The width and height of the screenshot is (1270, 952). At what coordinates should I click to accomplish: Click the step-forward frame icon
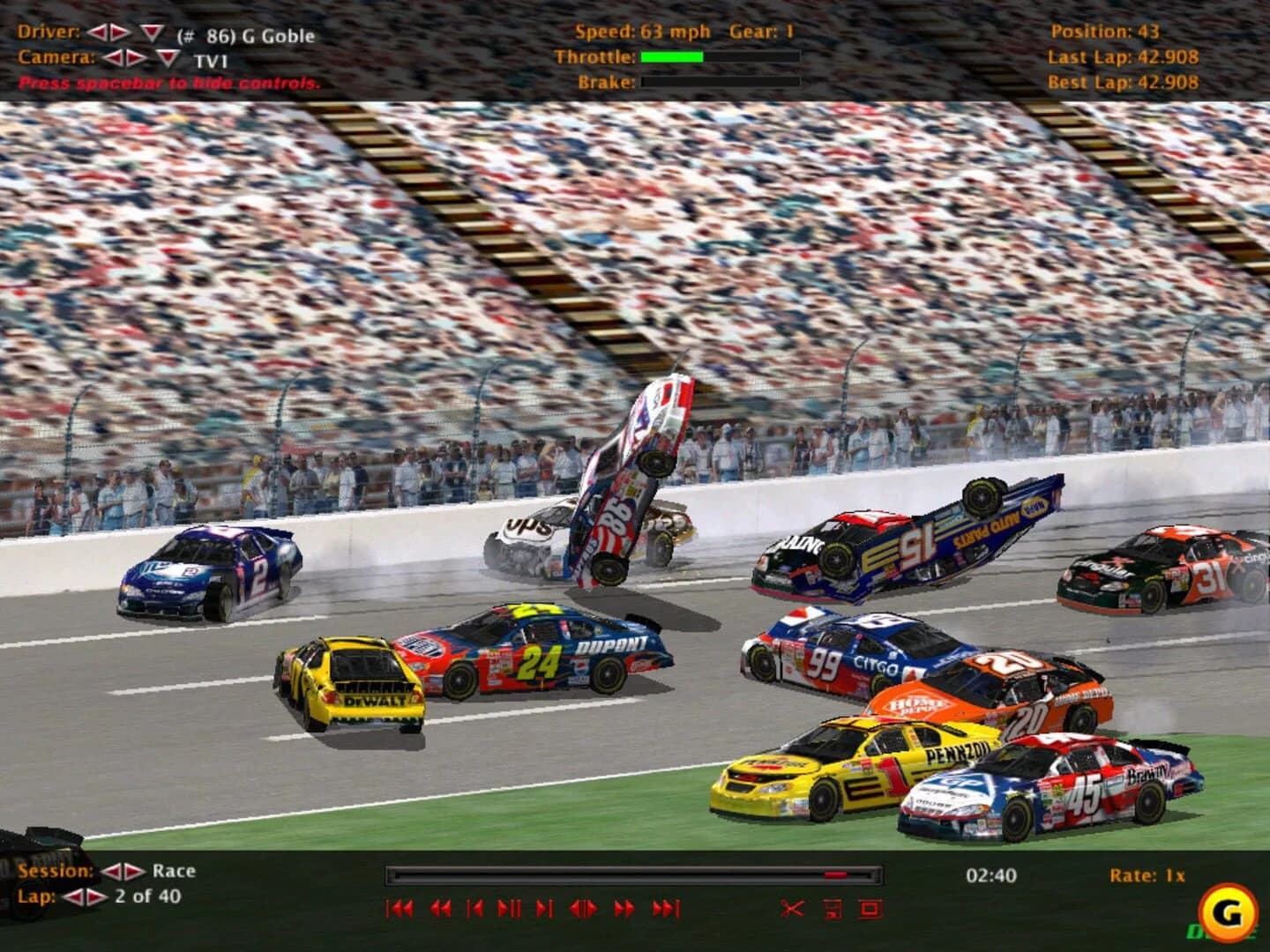(x=543, y=909)
